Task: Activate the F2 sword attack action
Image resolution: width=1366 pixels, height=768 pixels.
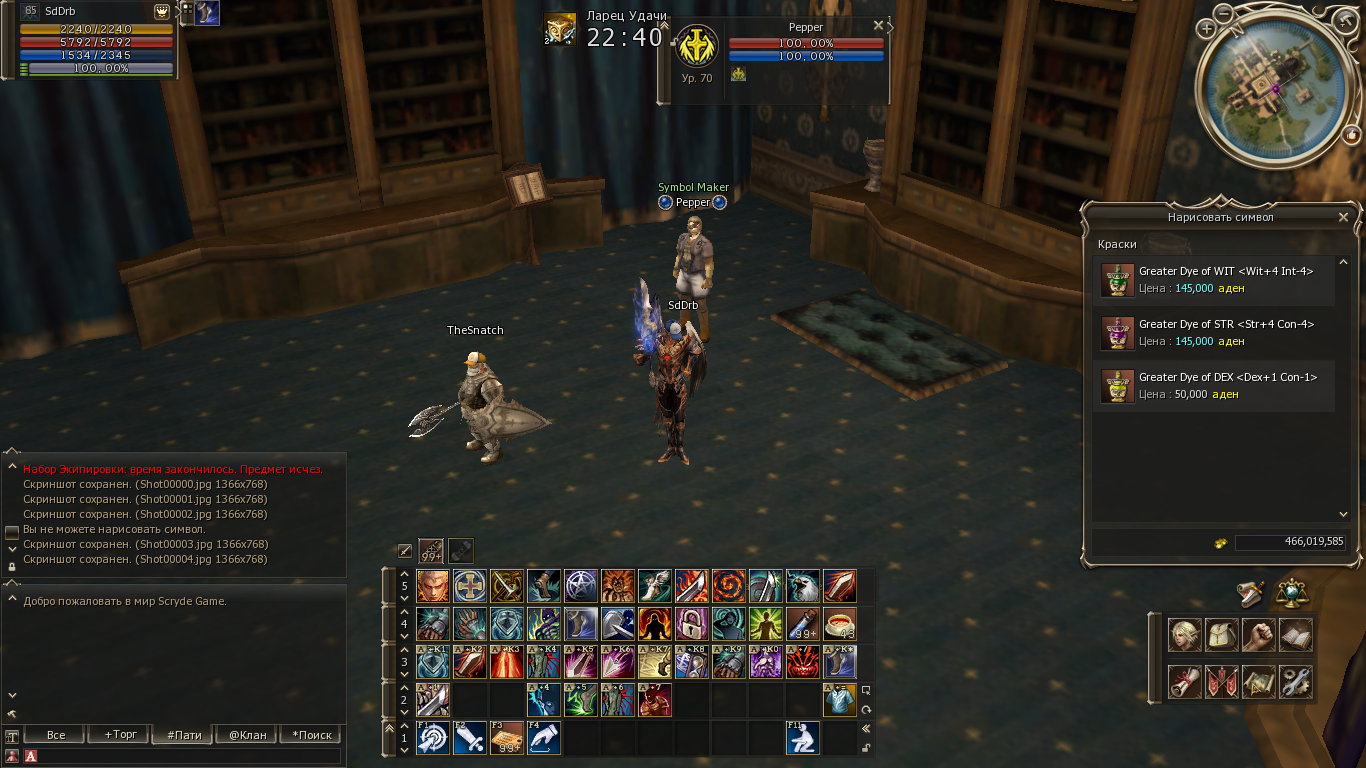Action: (470, 738)
